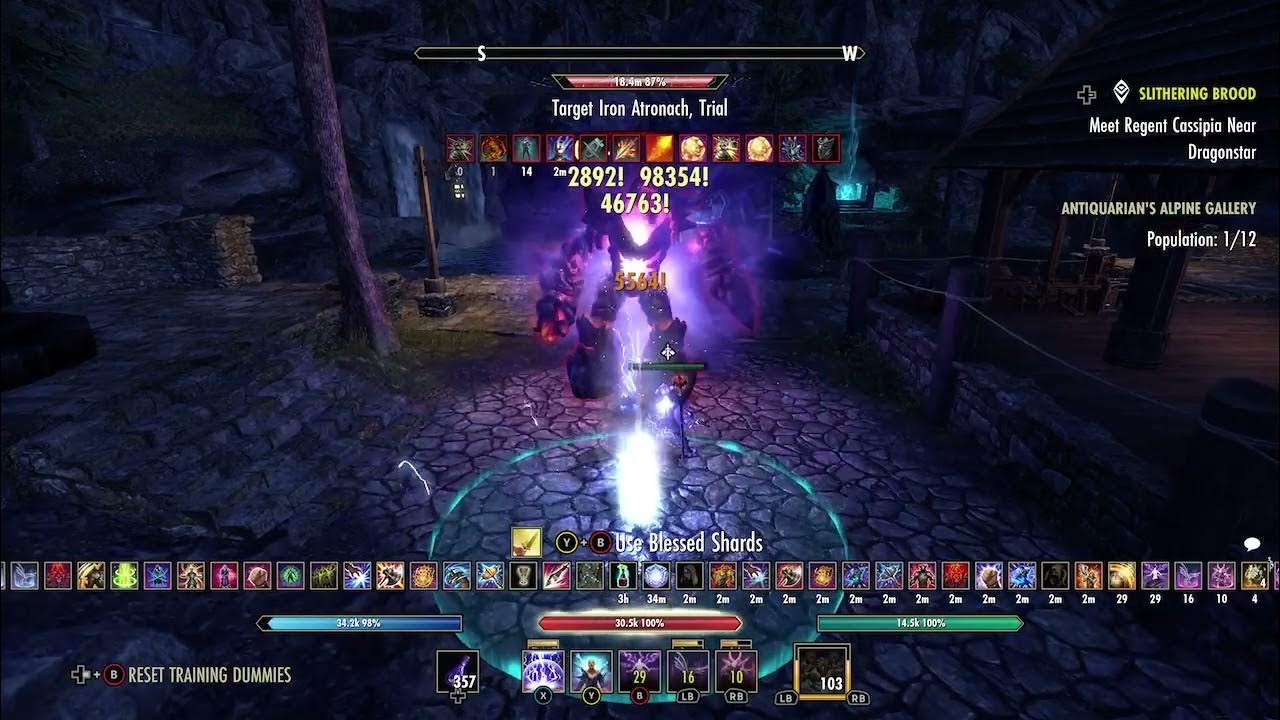Image resolution: width=1280 pixels, height=720 pixels.
Task: Click the RB ability icon showing 10
Action: click(x=736, y=668)
